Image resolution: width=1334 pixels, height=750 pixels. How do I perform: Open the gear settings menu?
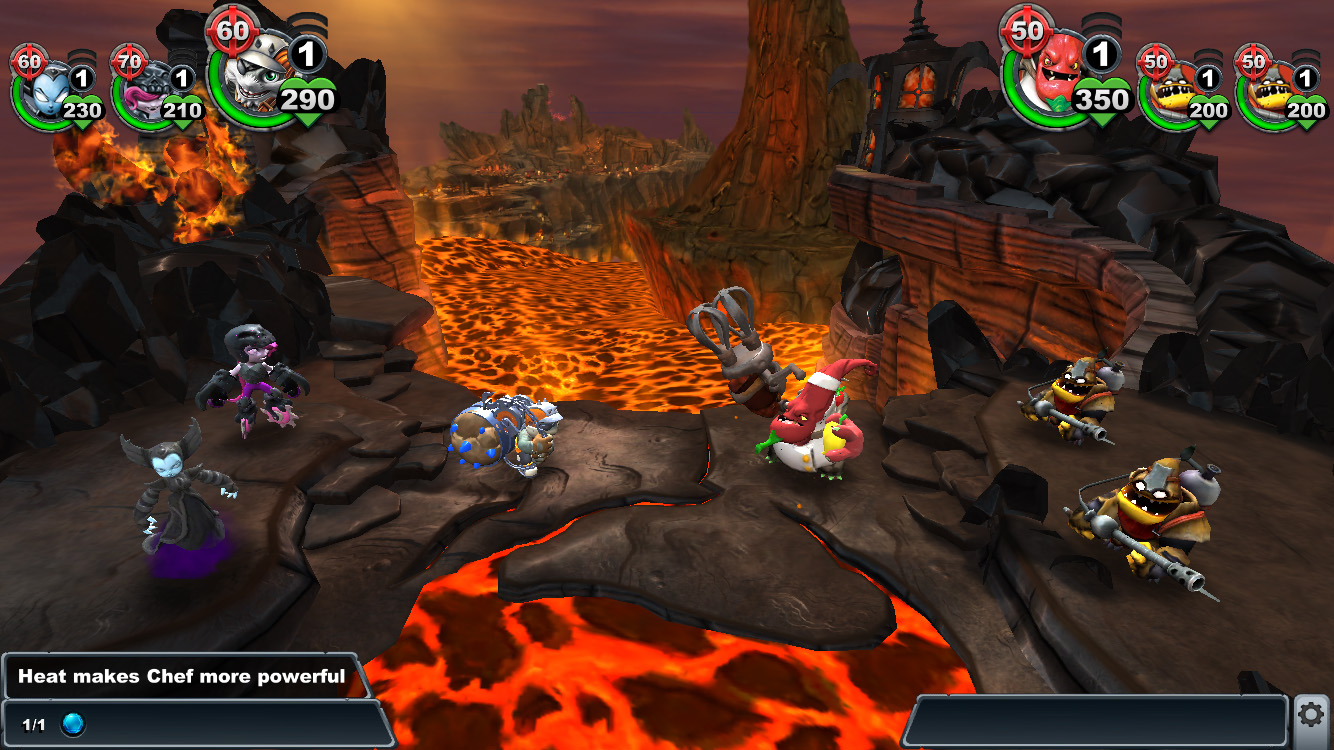1312,714
